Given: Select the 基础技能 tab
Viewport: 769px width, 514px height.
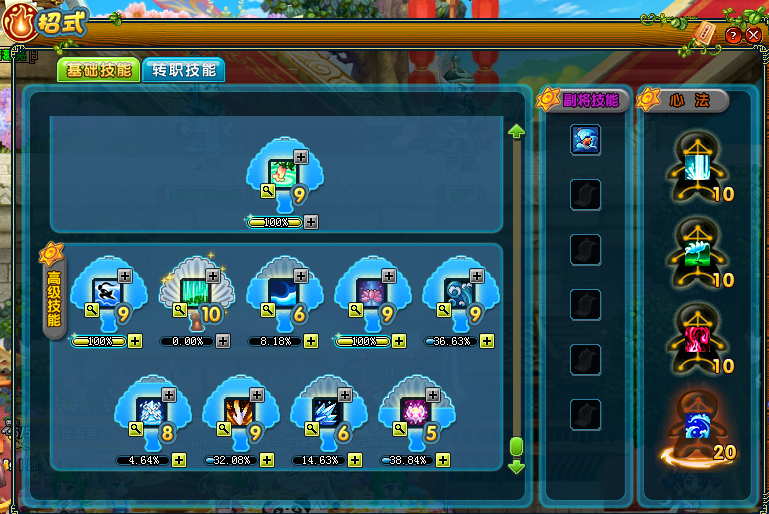Looking at the screenshot, I should pos(97,70).
